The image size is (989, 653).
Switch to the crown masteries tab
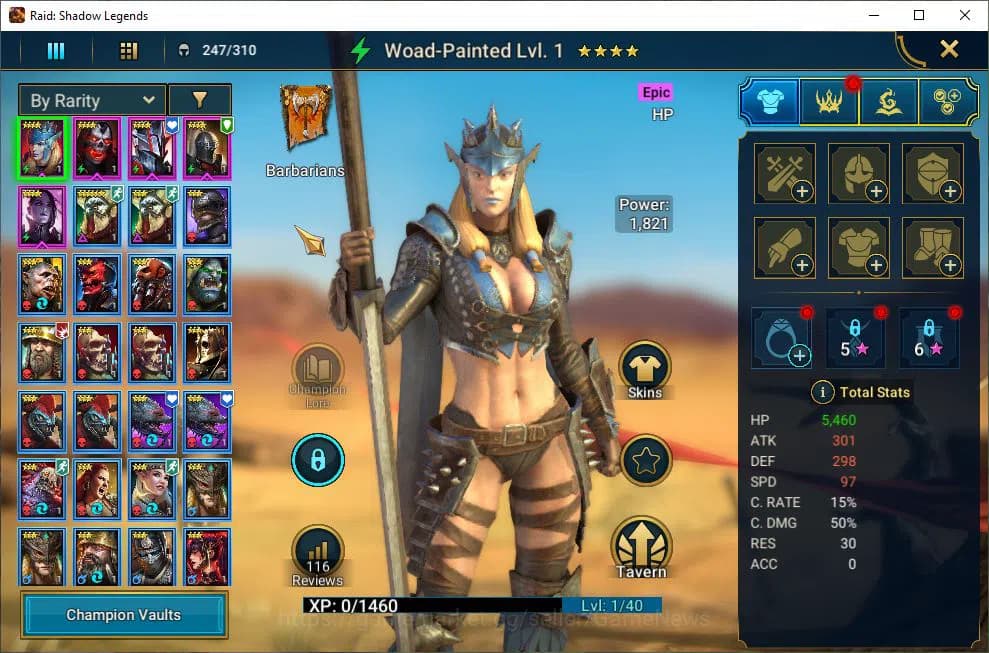coord(829,101)
